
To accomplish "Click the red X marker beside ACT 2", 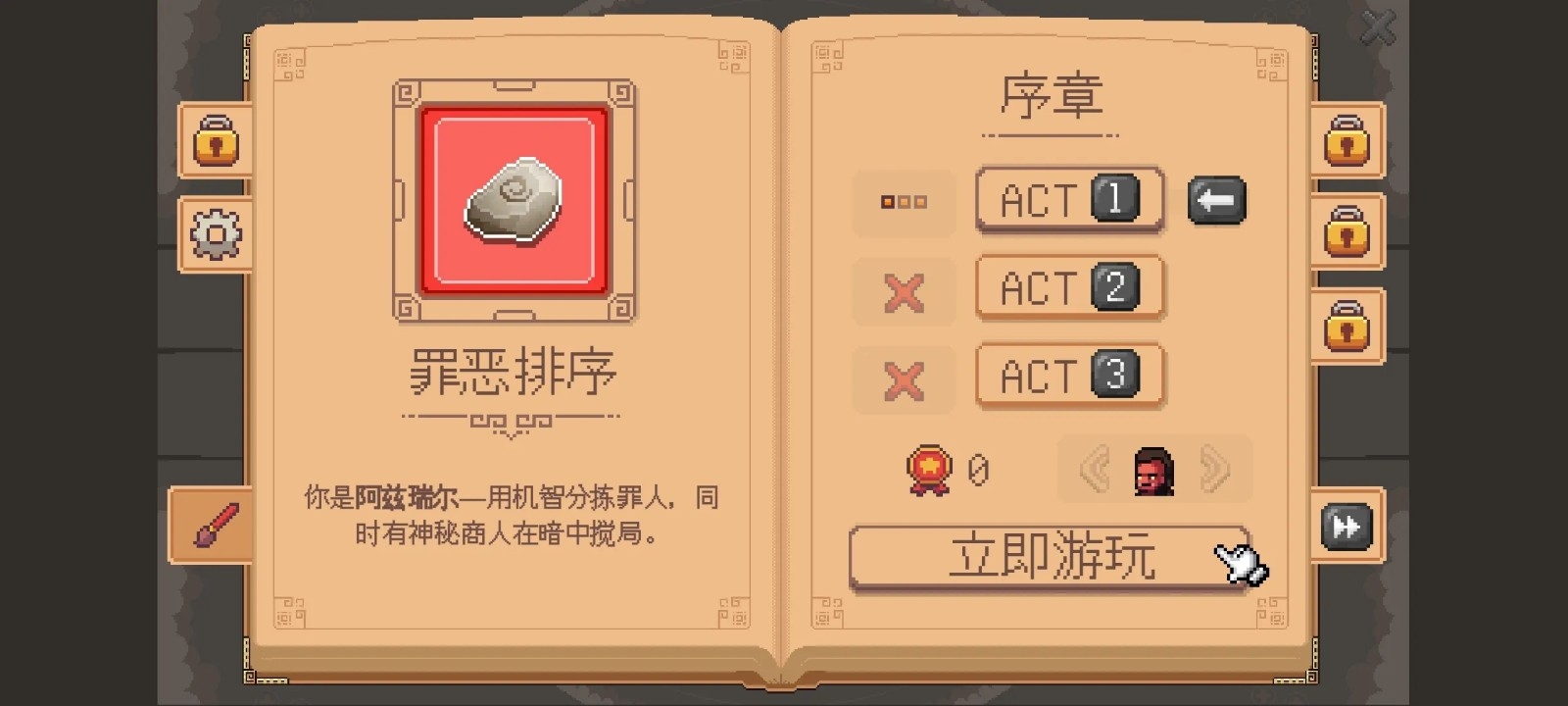I will [x=904, y=291].
